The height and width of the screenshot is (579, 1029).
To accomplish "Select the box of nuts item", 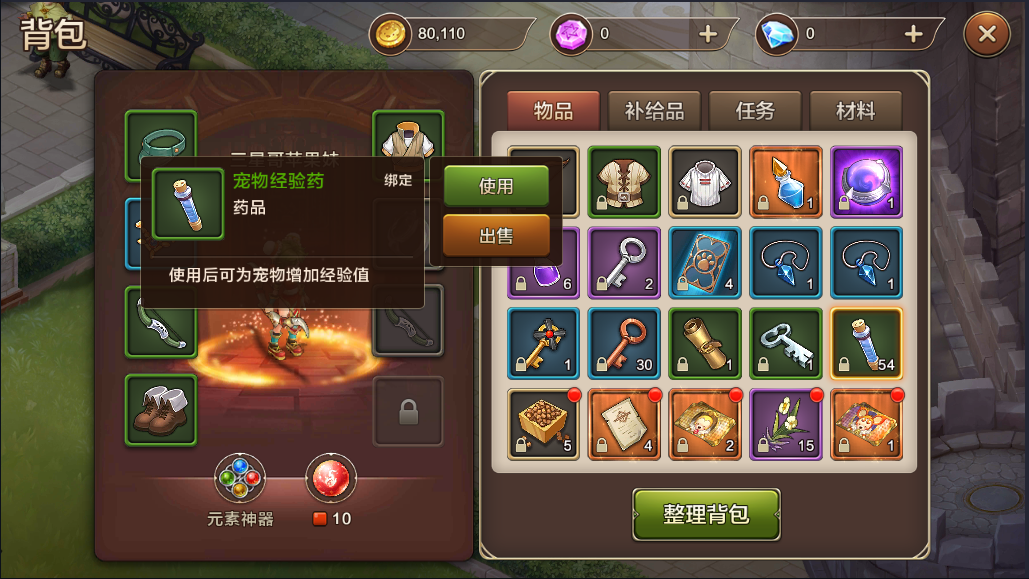I will coord(543,423).
